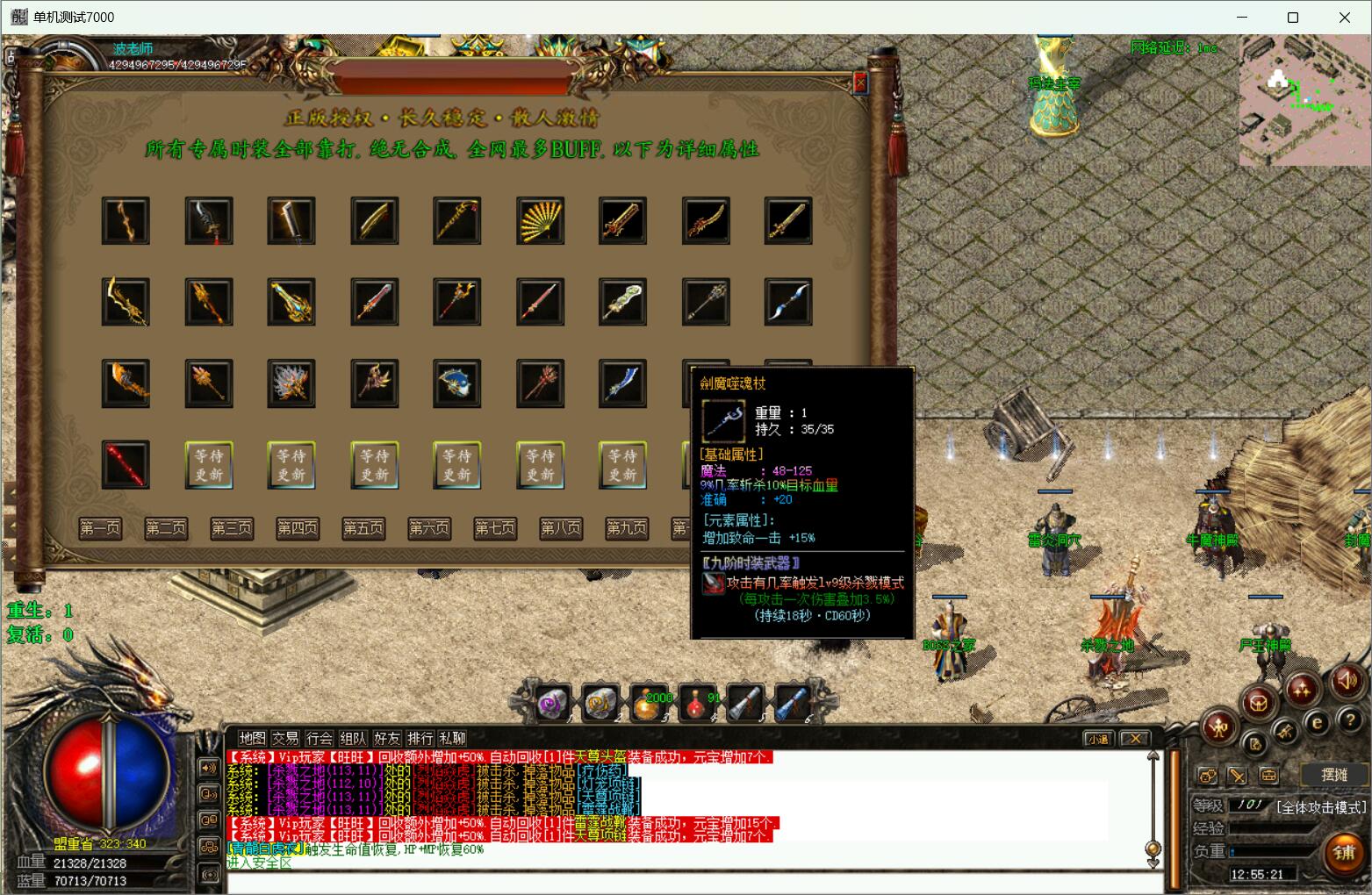The height and width of the screenshot is (895, 1372).
Task: Select the golden fan weapon
Action: tap(540, 220)
